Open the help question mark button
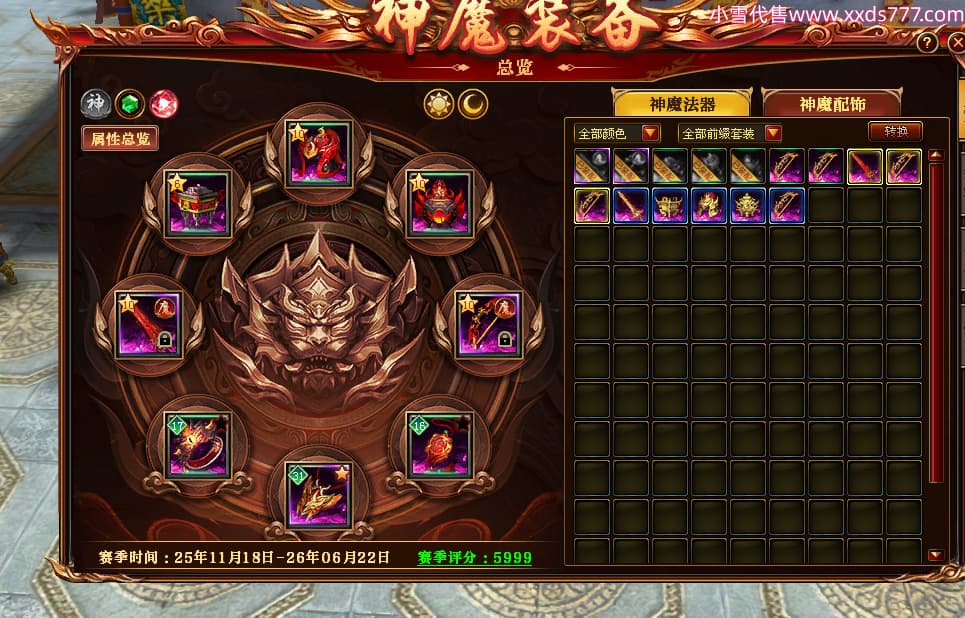 927,44
